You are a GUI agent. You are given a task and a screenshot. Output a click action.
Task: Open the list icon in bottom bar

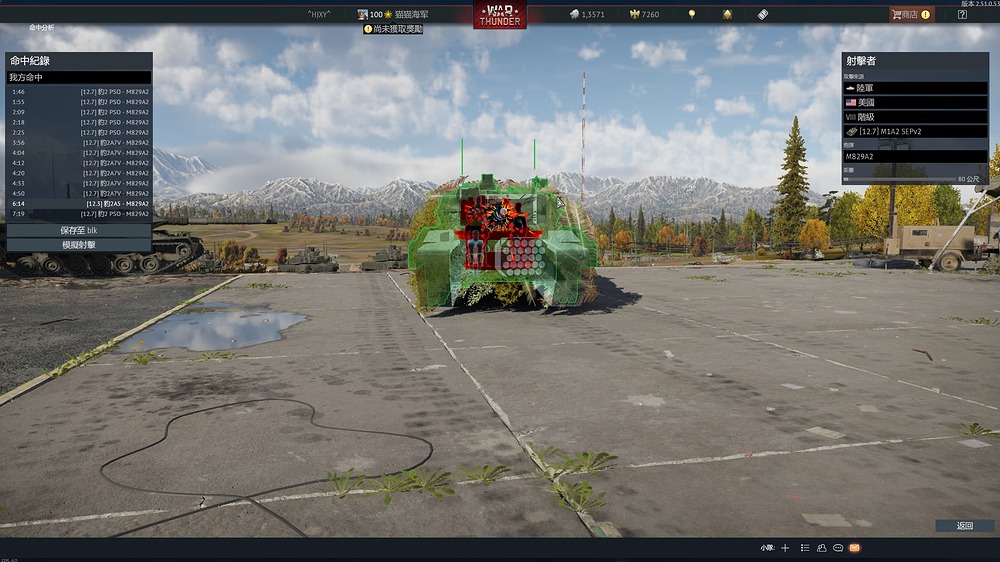coord(805,548)
